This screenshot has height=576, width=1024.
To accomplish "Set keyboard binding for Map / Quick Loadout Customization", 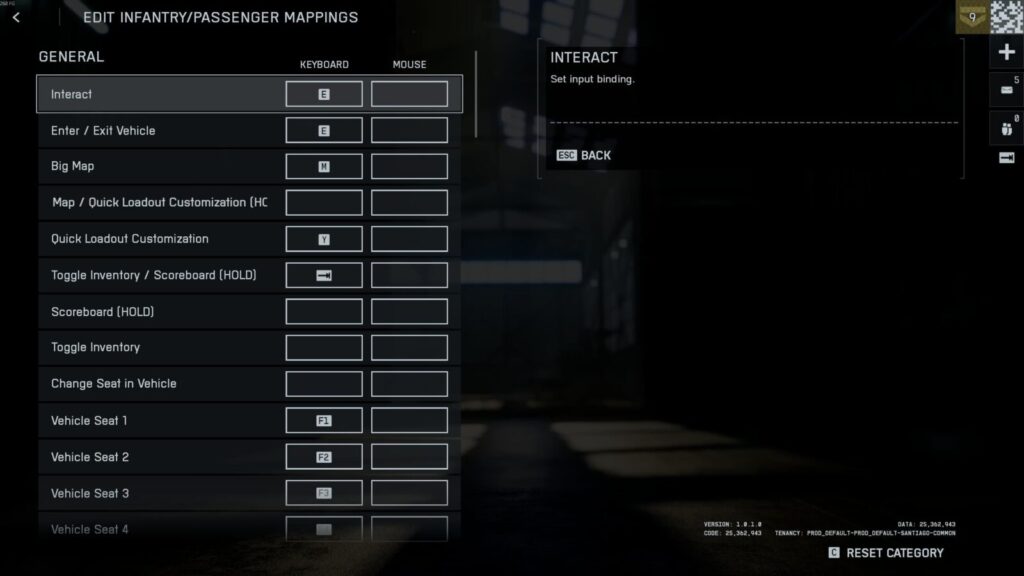I will 324,203.
